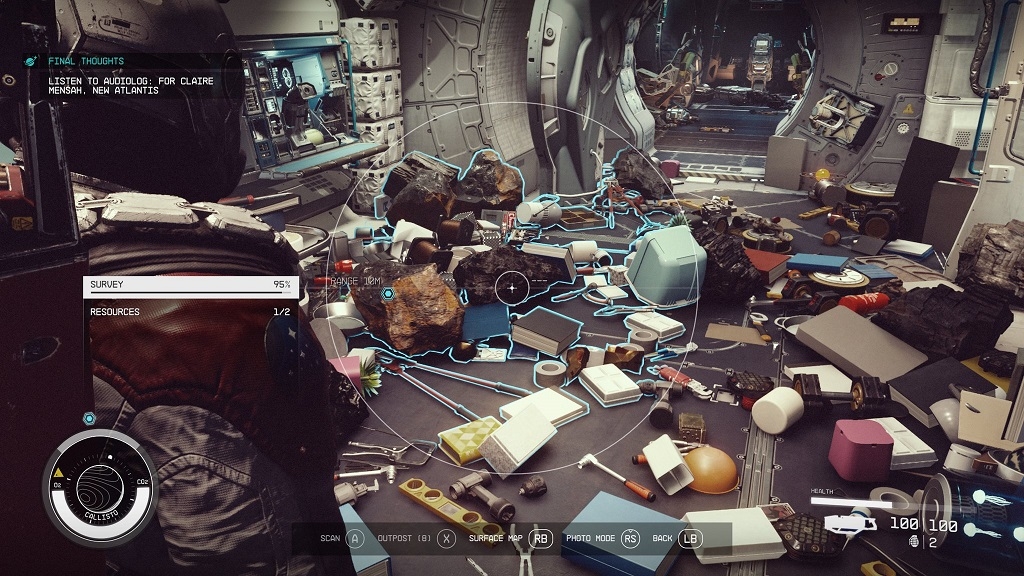Select the hexagon scan marker by the range label
Screen dimensions: 1024x576
[388, 293]
